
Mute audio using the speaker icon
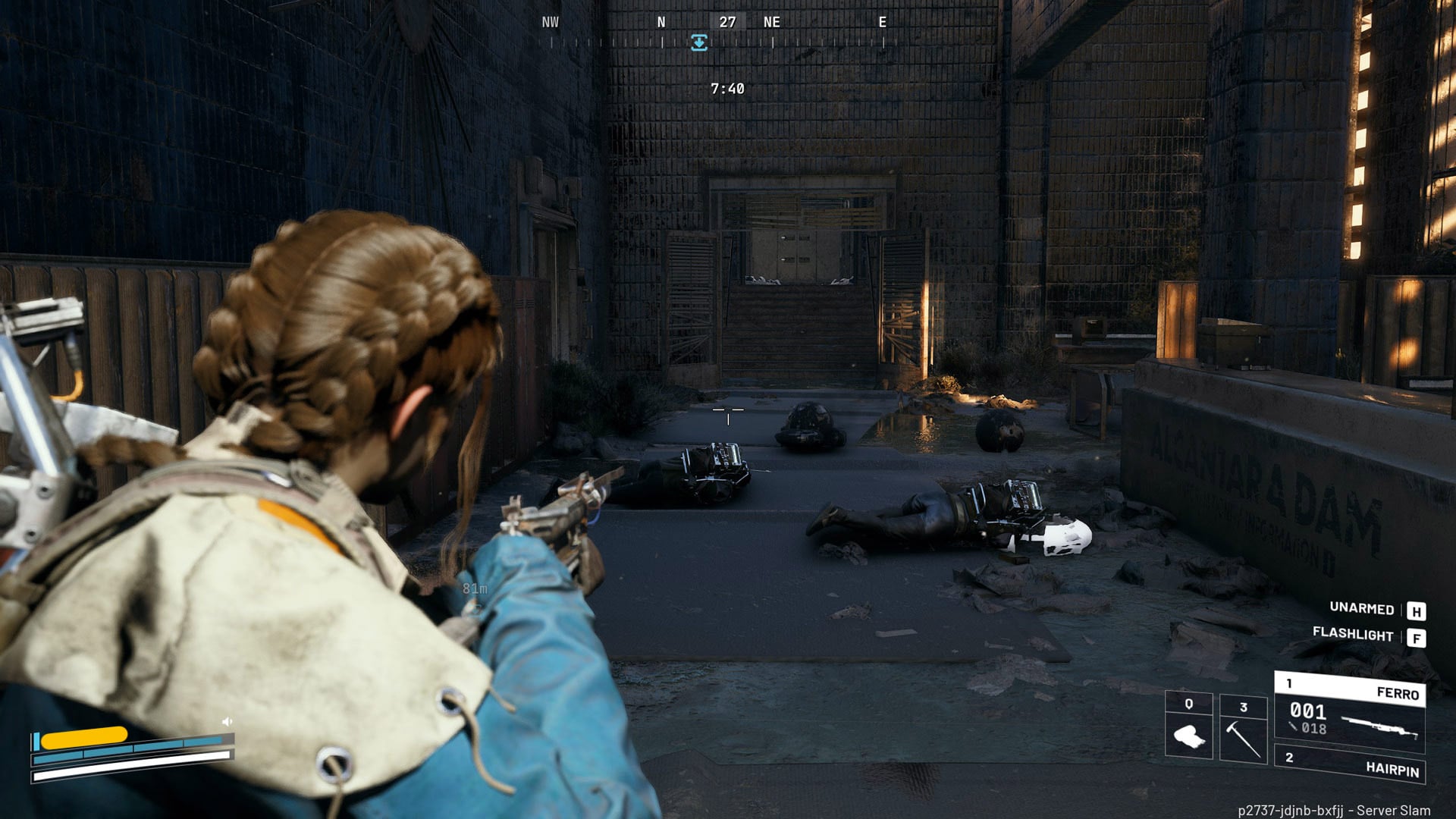click(227, 720)
